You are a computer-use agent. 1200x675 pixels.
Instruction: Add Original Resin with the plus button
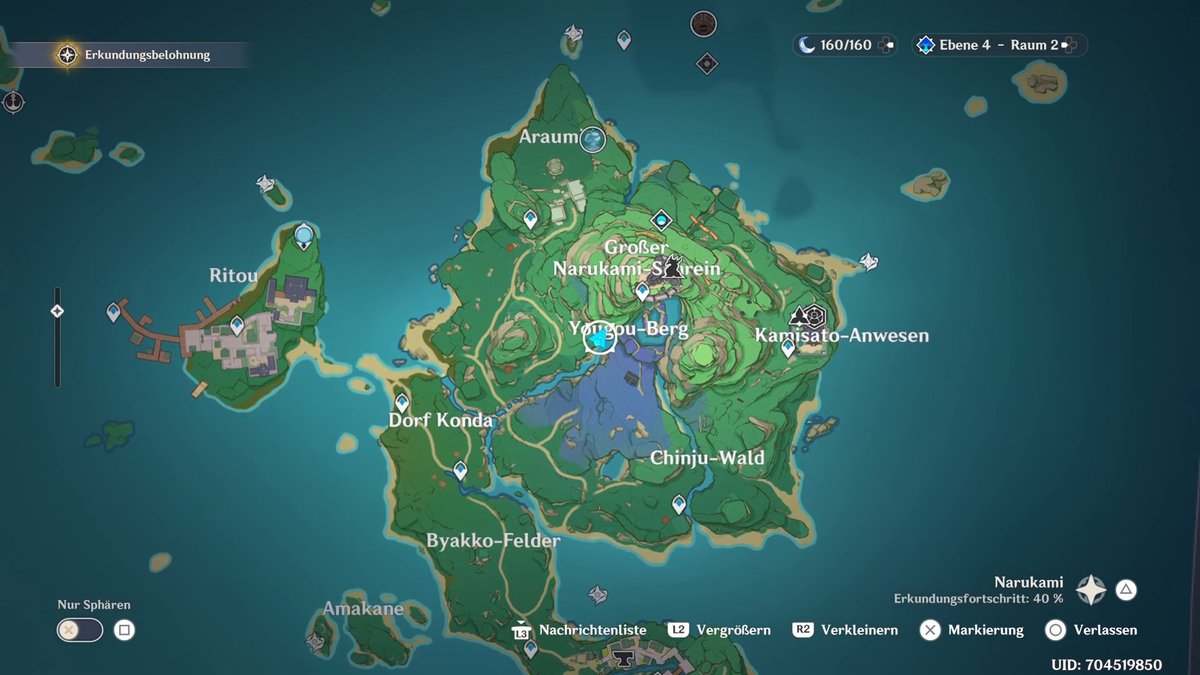(887, 45)
